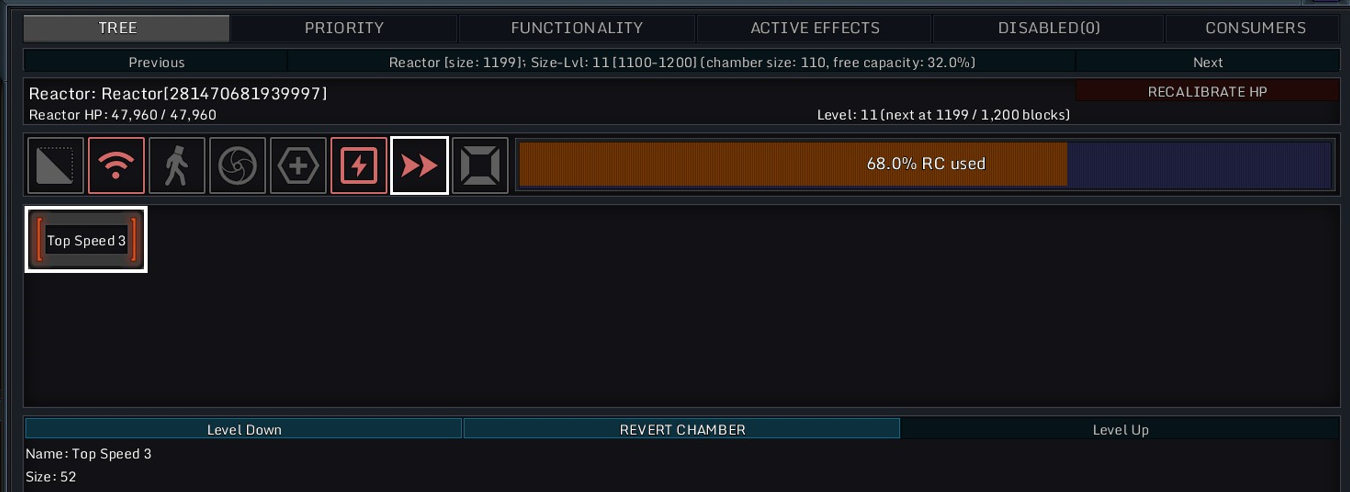Open the Priority tab
This screenshot has height=492, width=1350.
click(x=343, y=28)
